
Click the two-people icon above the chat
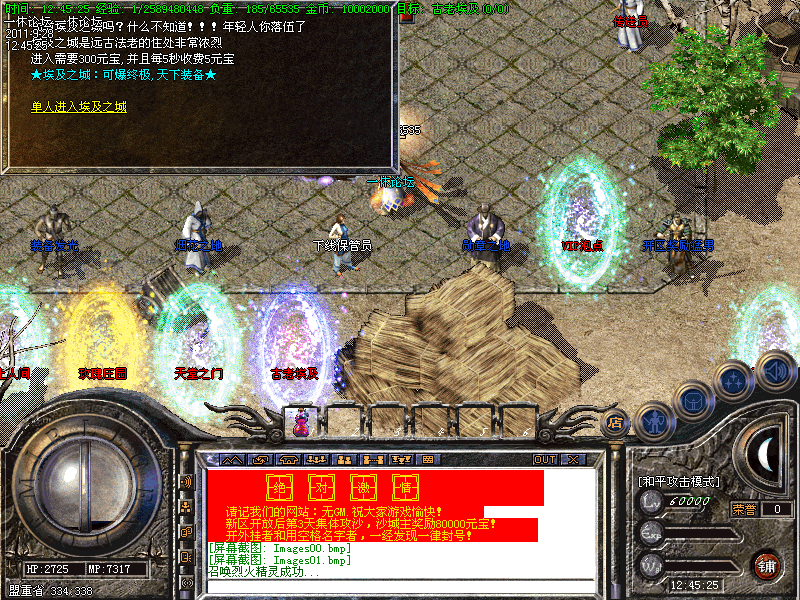(x=345, y=459)
